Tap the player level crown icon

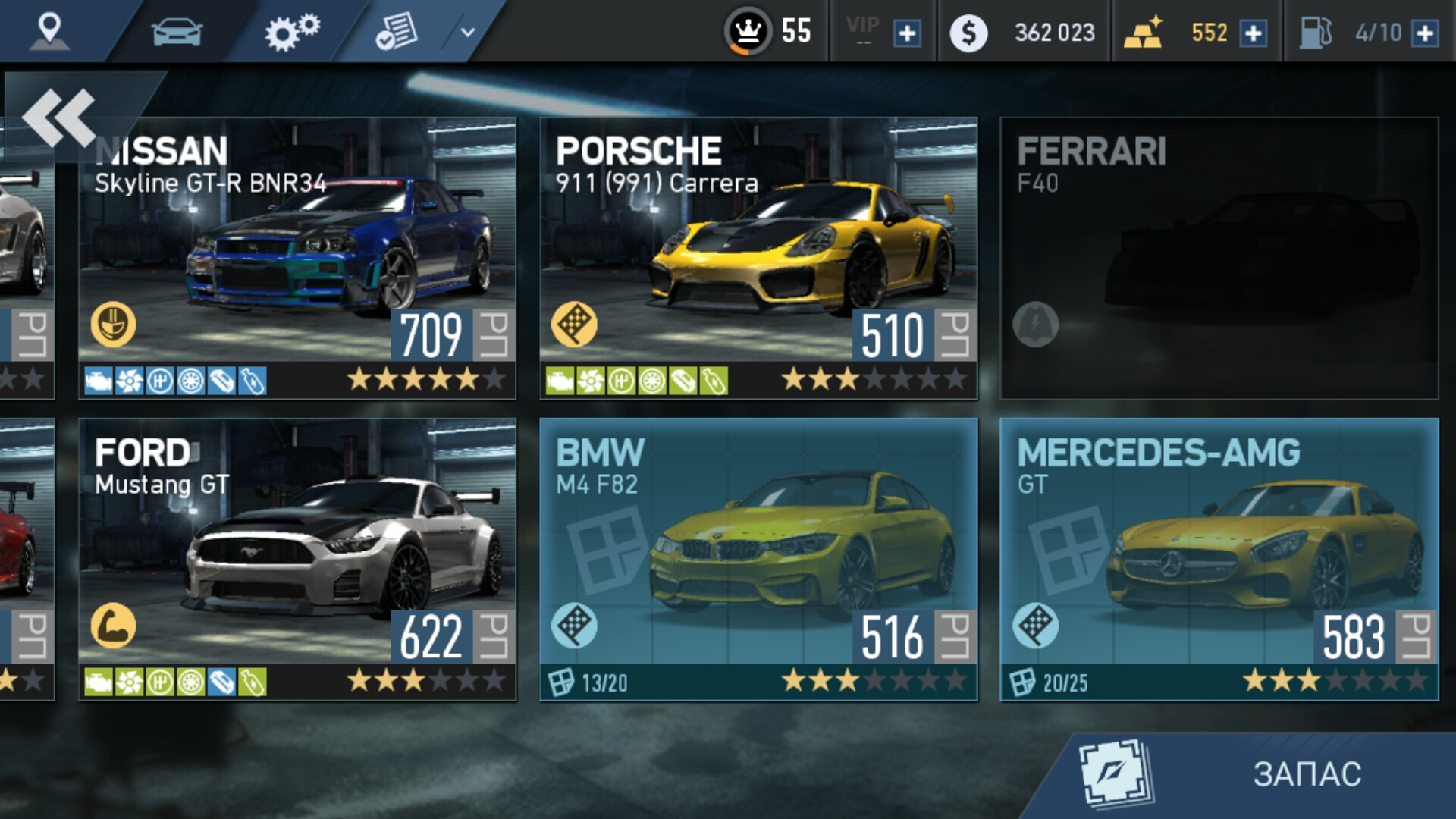(x=748, y=32)
